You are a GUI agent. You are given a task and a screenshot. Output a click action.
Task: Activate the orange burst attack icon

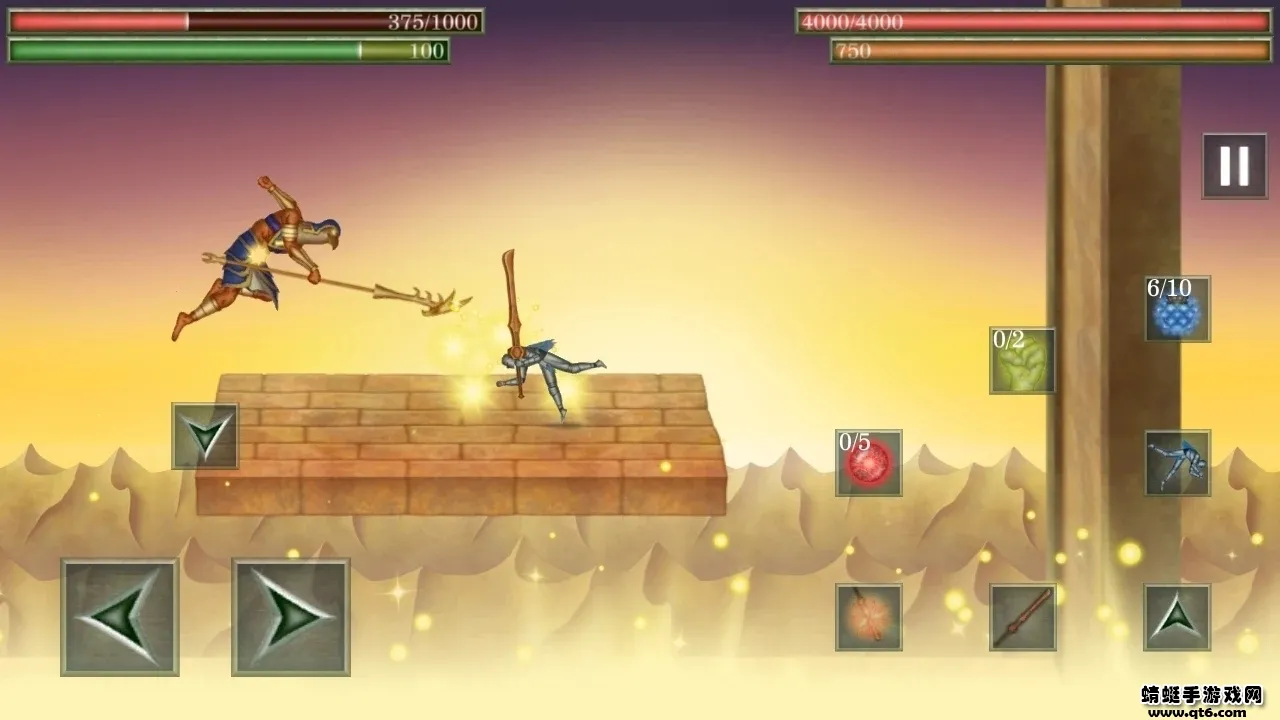point(869,617)
